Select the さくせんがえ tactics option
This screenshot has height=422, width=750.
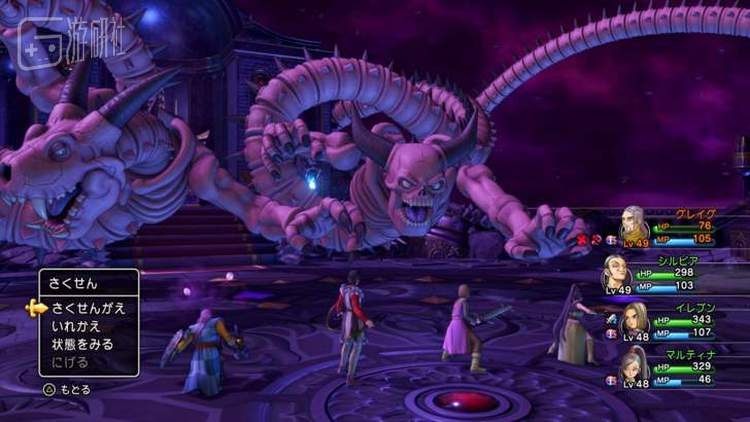point(88,308)
